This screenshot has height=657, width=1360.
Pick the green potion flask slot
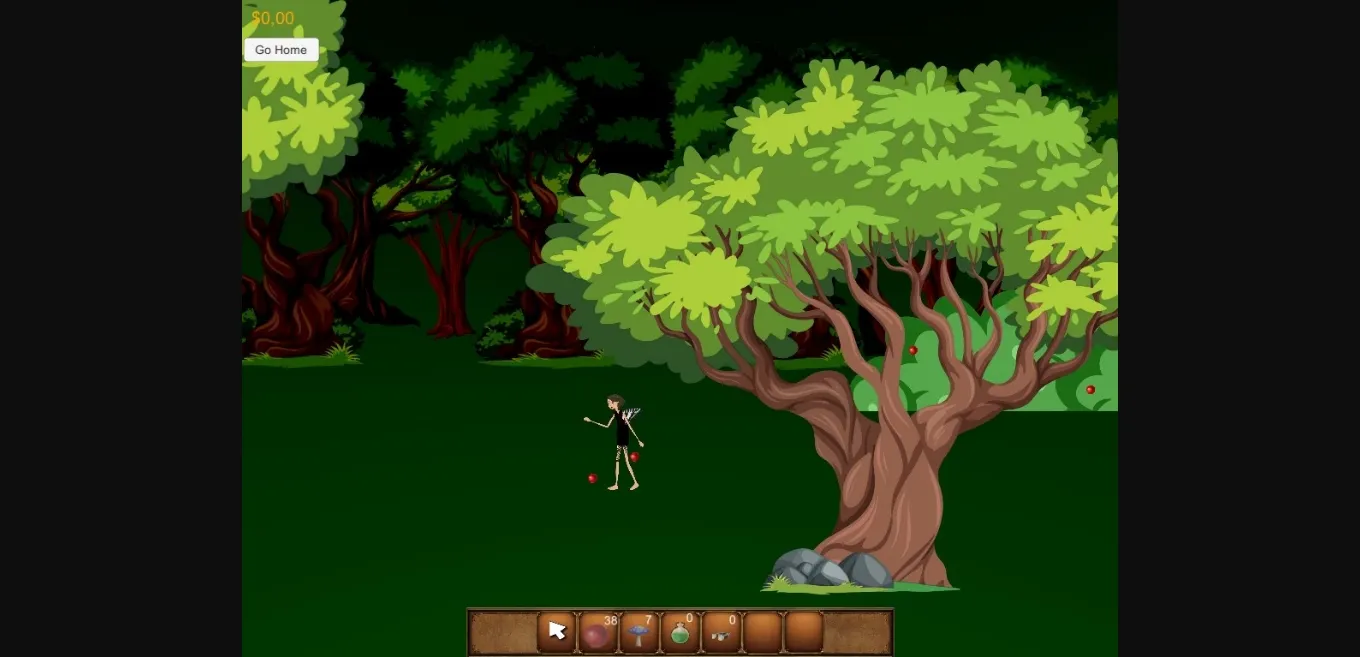click(x=680, y=633)
